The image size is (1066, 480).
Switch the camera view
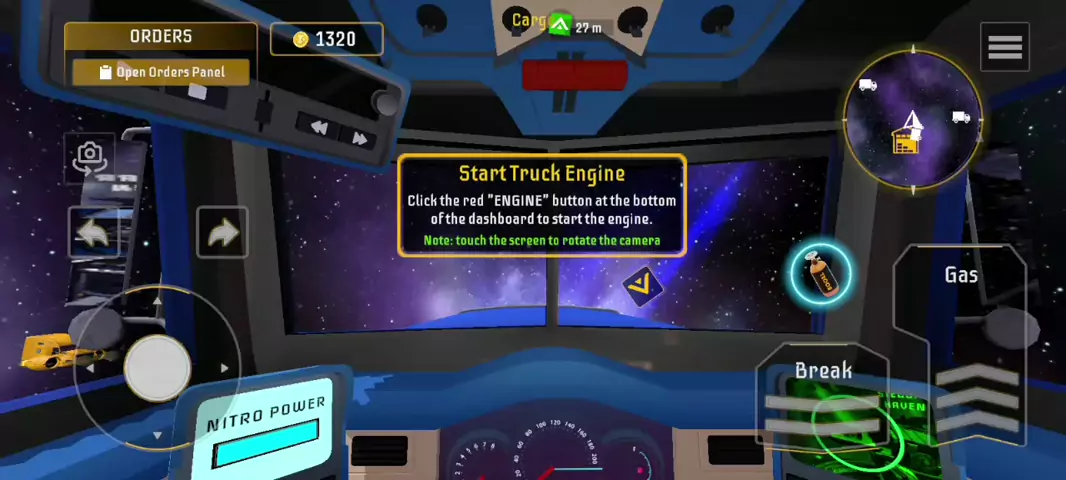(x=90, y=156)
